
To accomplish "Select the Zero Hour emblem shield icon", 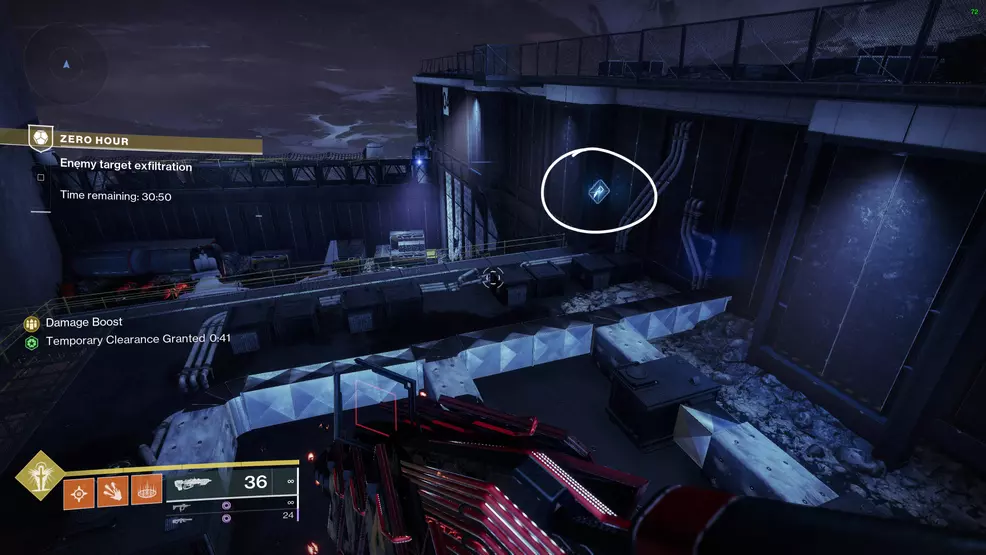I will tap(40, 136).
